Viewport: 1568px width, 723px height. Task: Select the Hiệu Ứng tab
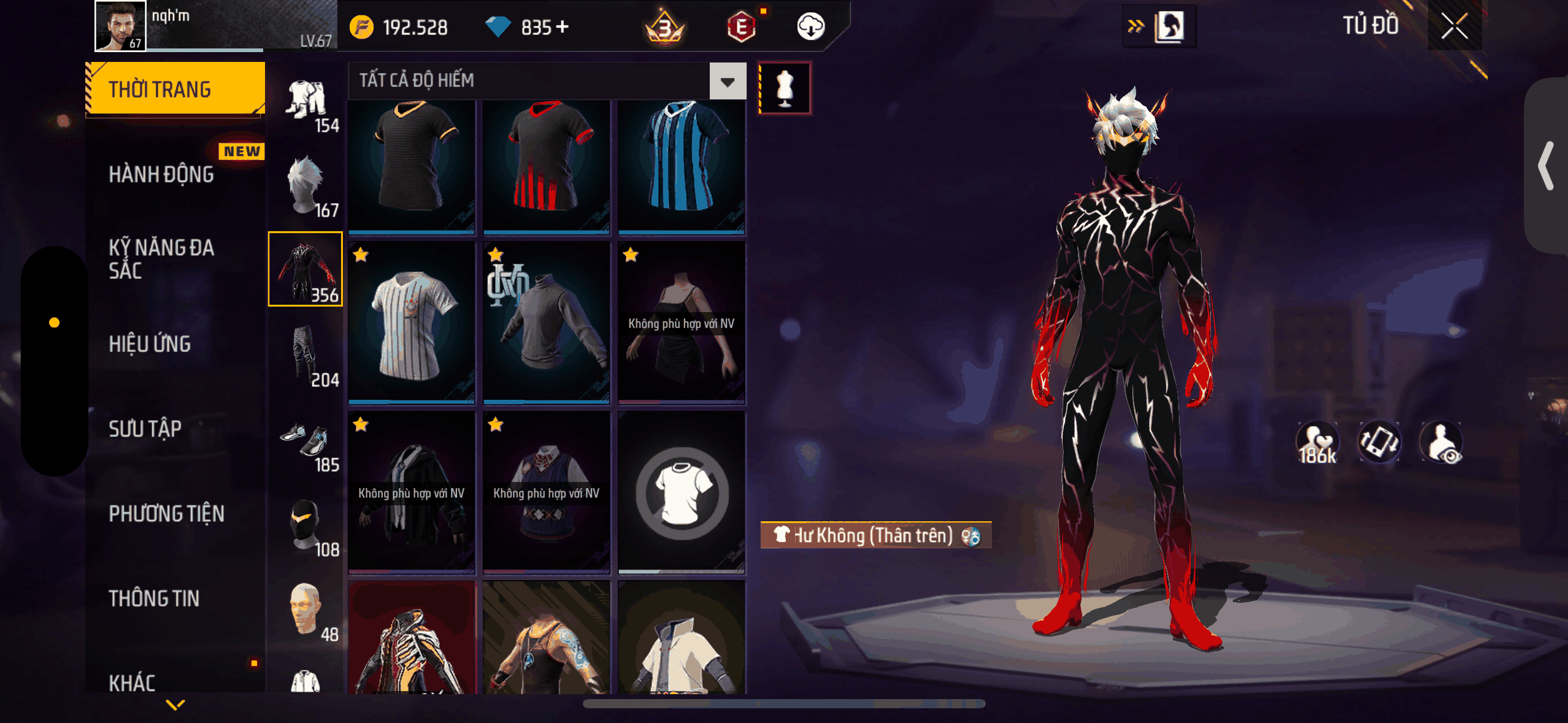(x=150, y=344)
